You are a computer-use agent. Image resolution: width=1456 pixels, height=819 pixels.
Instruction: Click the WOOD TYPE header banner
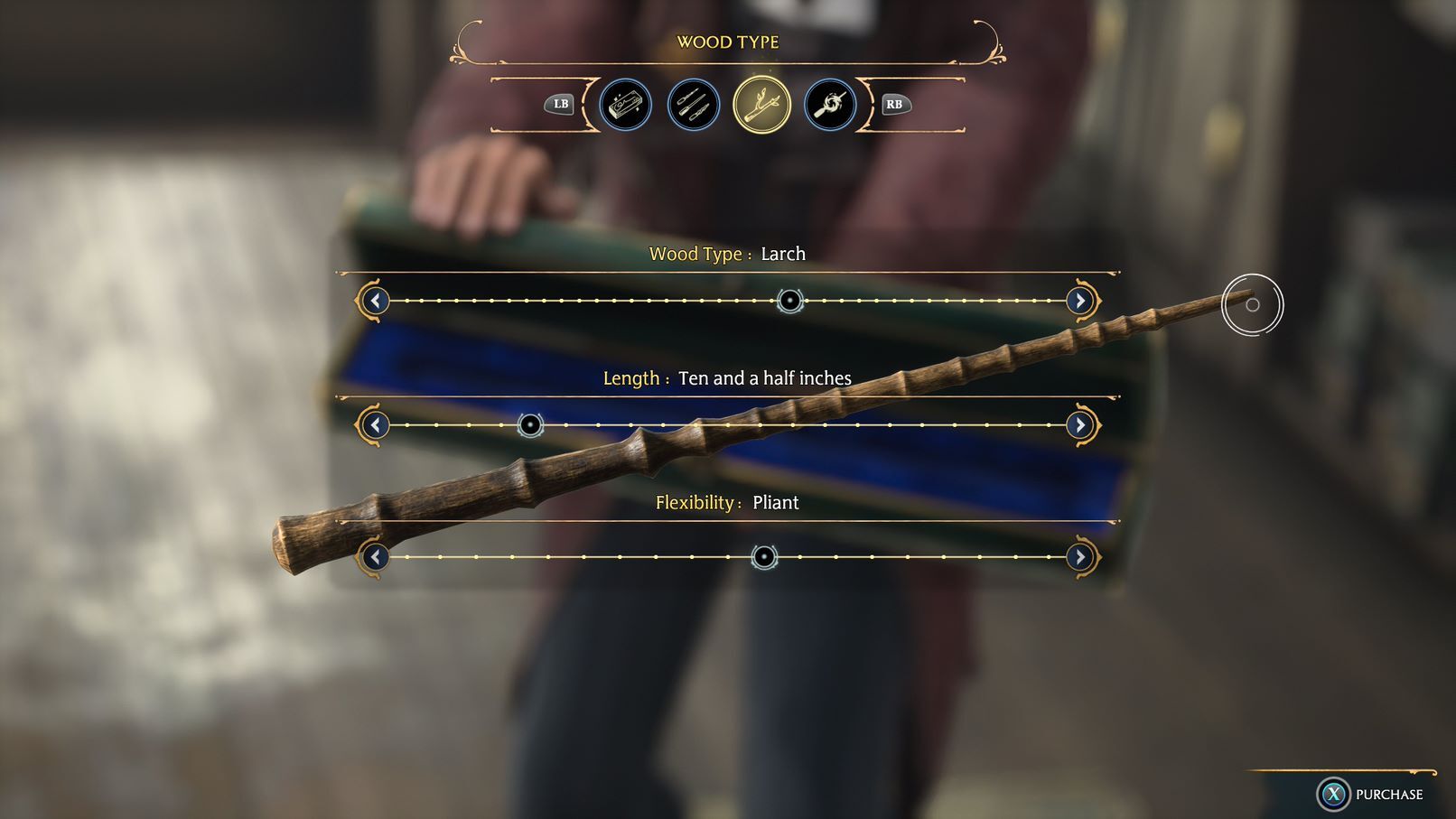point(728,42)
